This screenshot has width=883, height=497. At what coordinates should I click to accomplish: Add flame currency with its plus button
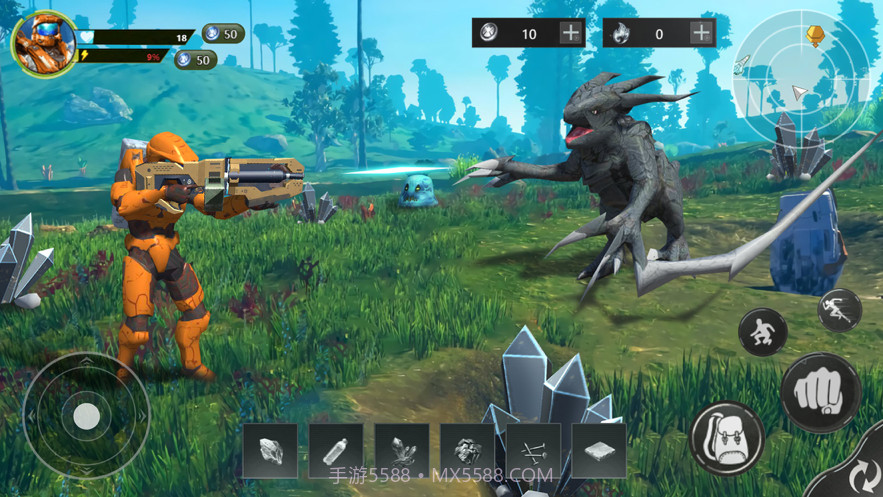702,33
